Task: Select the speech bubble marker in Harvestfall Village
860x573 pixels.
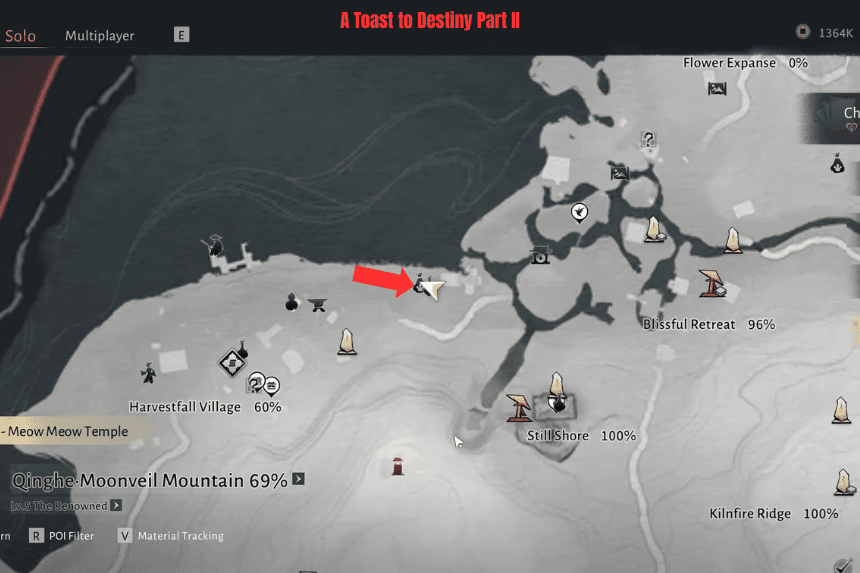Action: point(271,386)
